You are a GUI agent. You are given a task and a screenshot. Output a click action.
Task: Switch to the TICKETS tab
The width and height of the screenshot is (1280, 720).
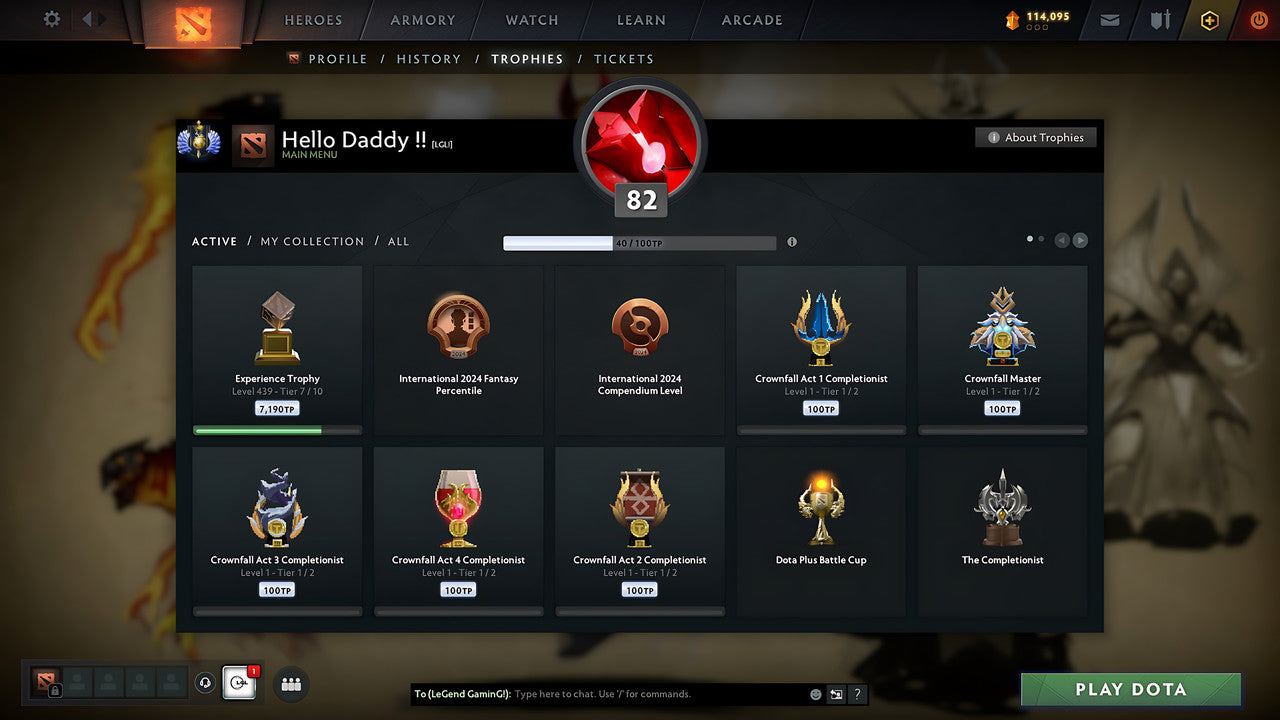coord(624,59)
